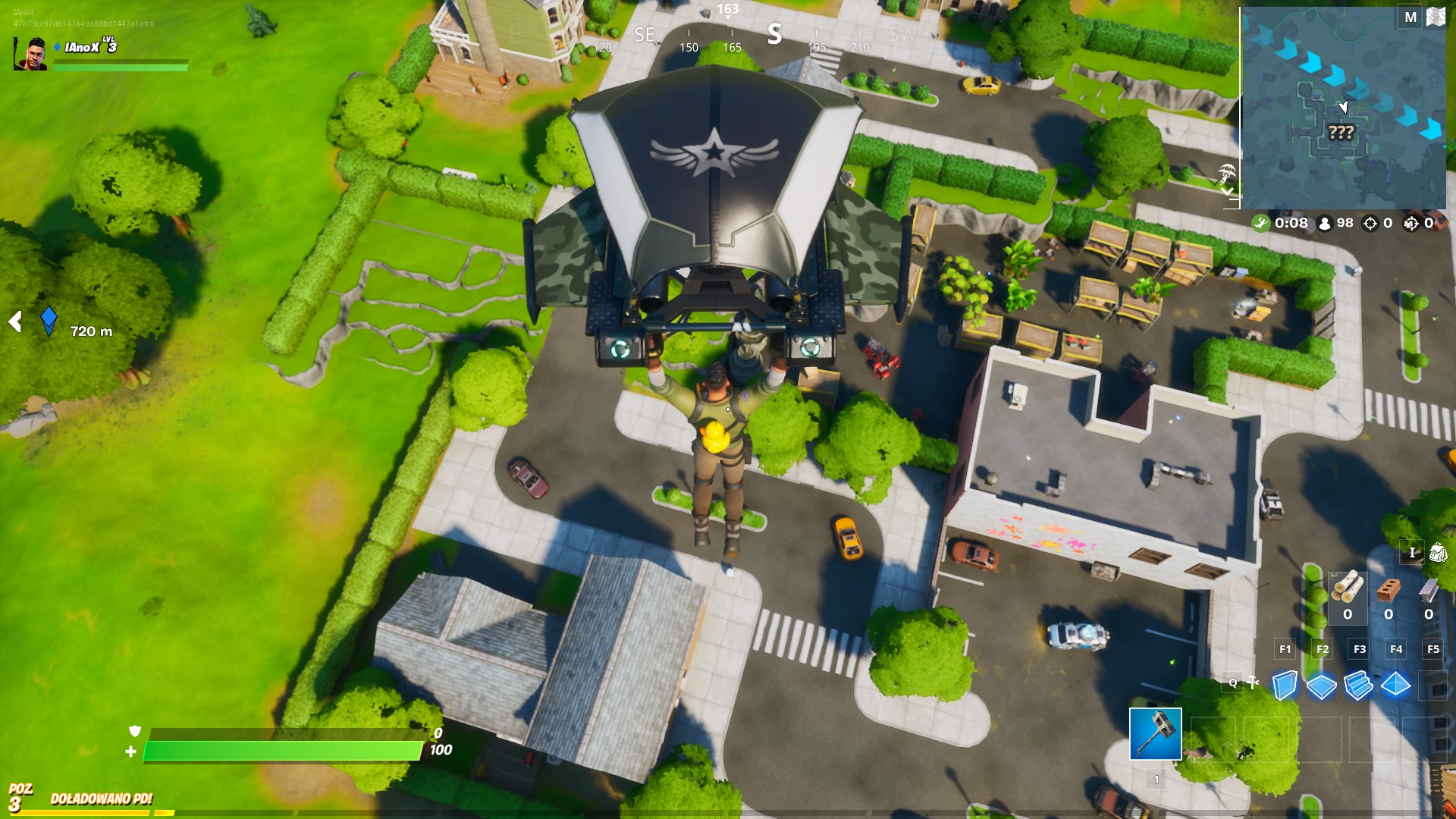Select the floor build piece icon
The height and width of the screenshot is (819, 1456).
[1321, 685]
